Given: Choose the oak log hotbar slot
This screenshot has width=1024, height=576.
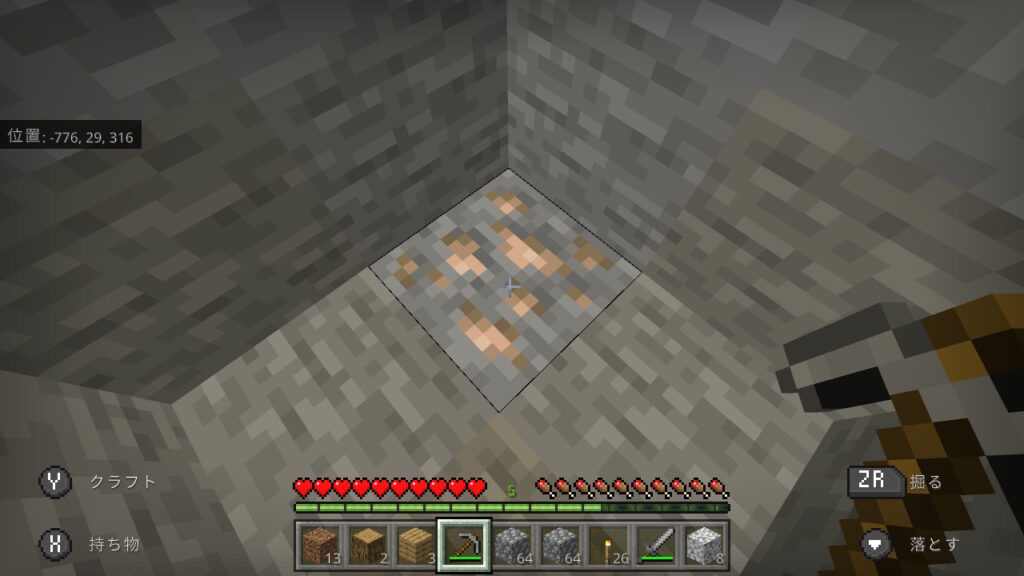Looking at the screenshot, I should [x=367, y=545].
